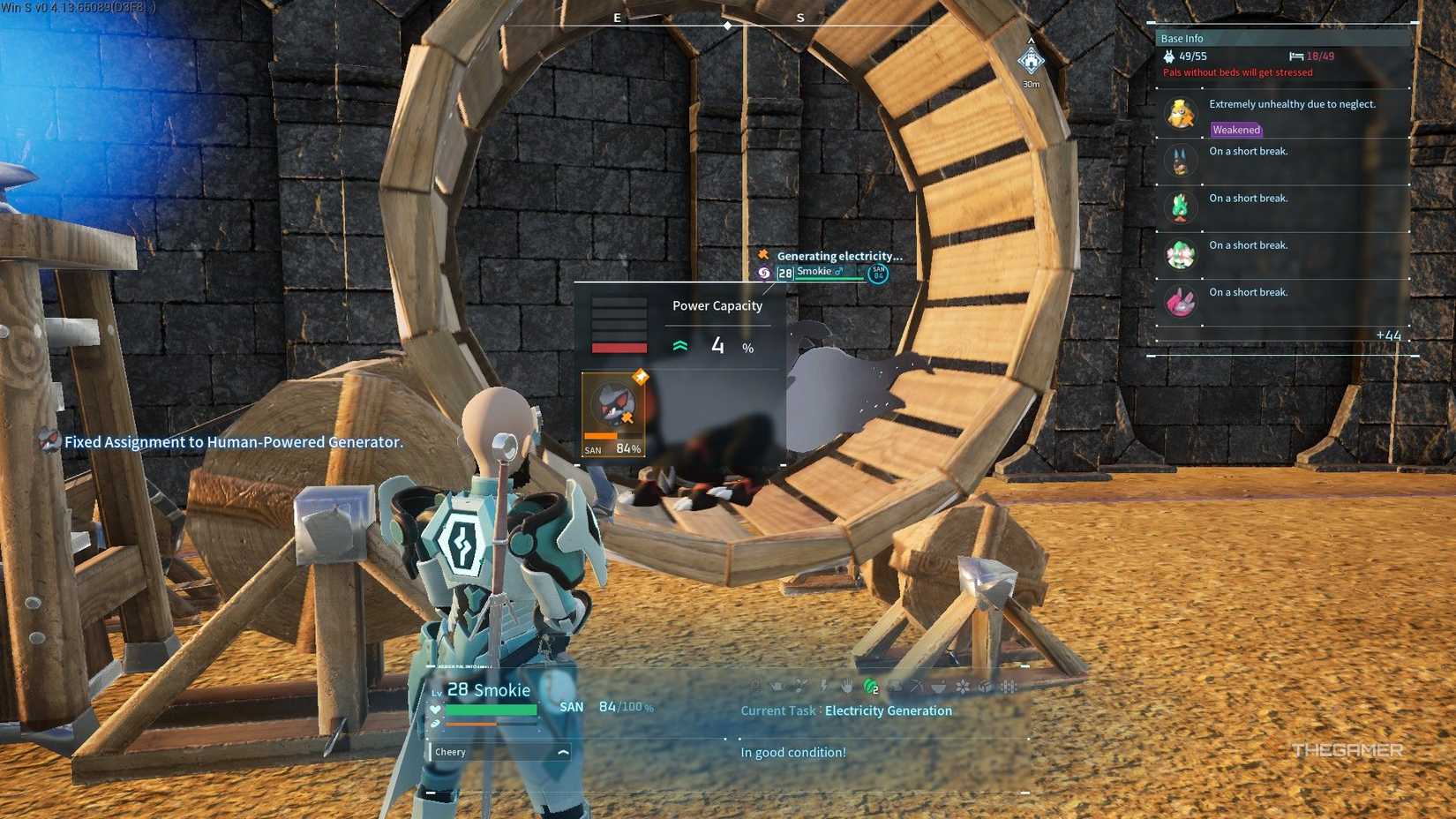1456x819 pixels.
Task: Open the Base Info panel header
Action: coord(1182,38)
